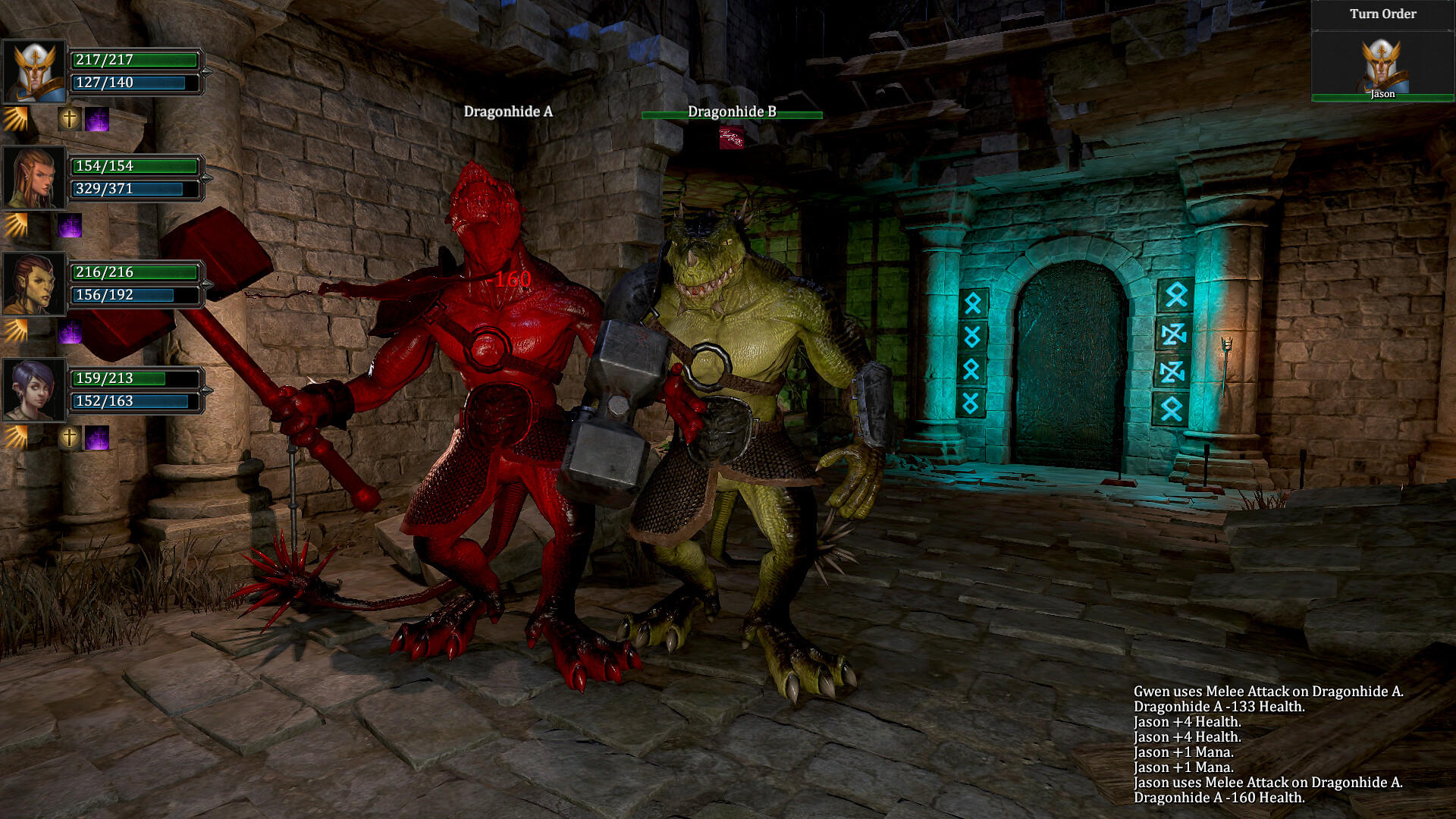Click the purple effect icon of the second party member

(70, 225)
